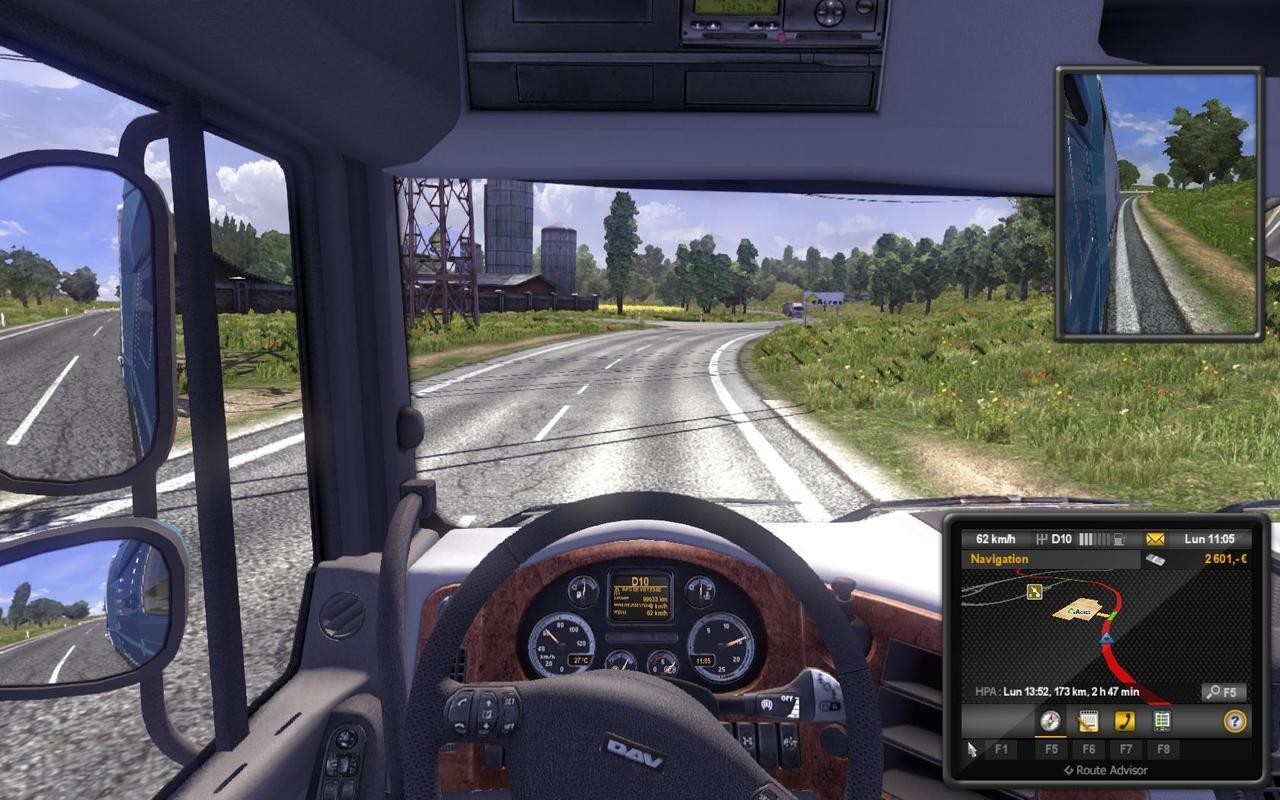Expand the Navigation header section
This screenshot has height=800, width=1280.
[1001, 559]
